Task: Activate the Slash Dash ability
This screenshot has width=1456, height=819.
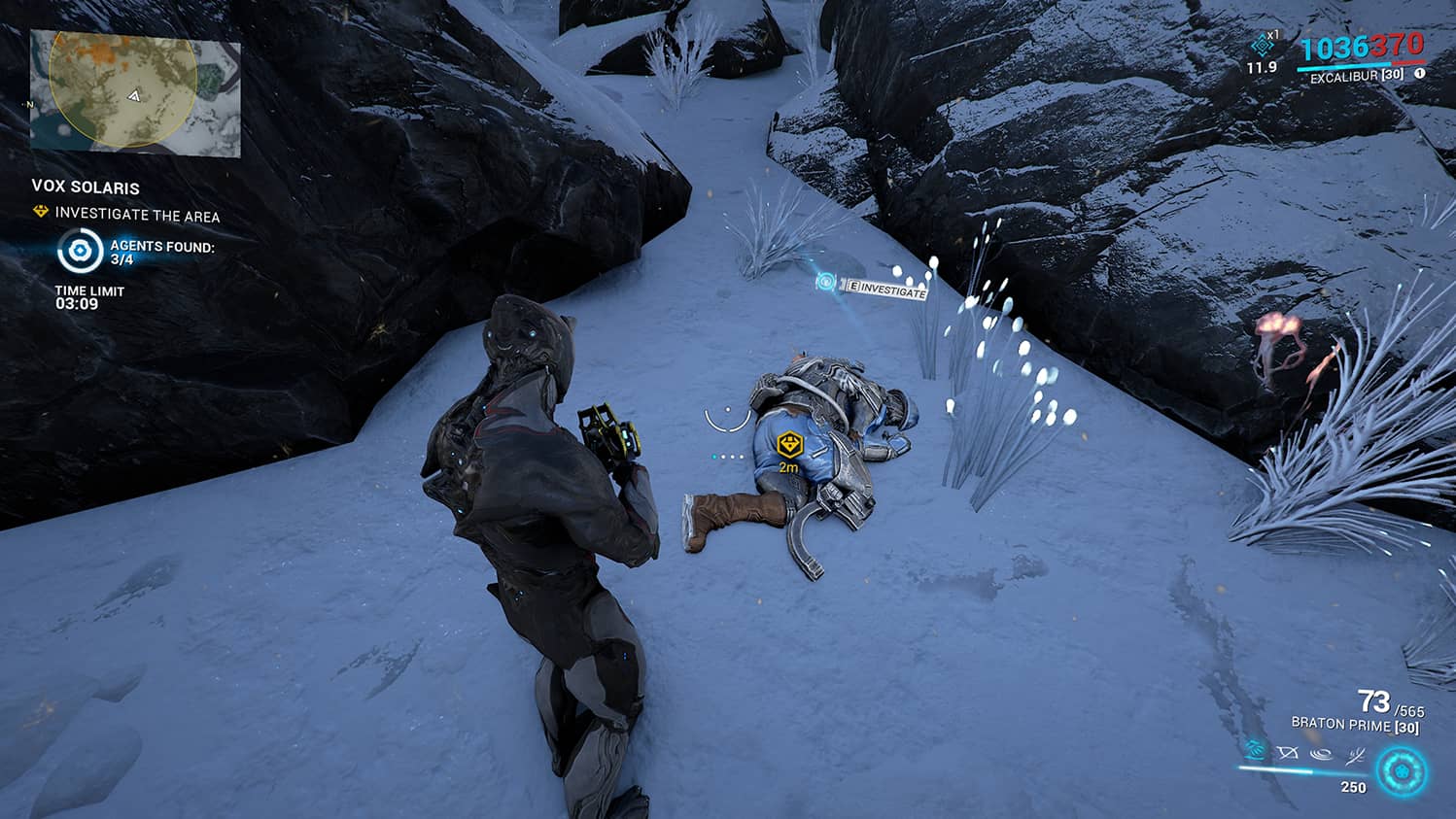Action: pos(1255,751)
